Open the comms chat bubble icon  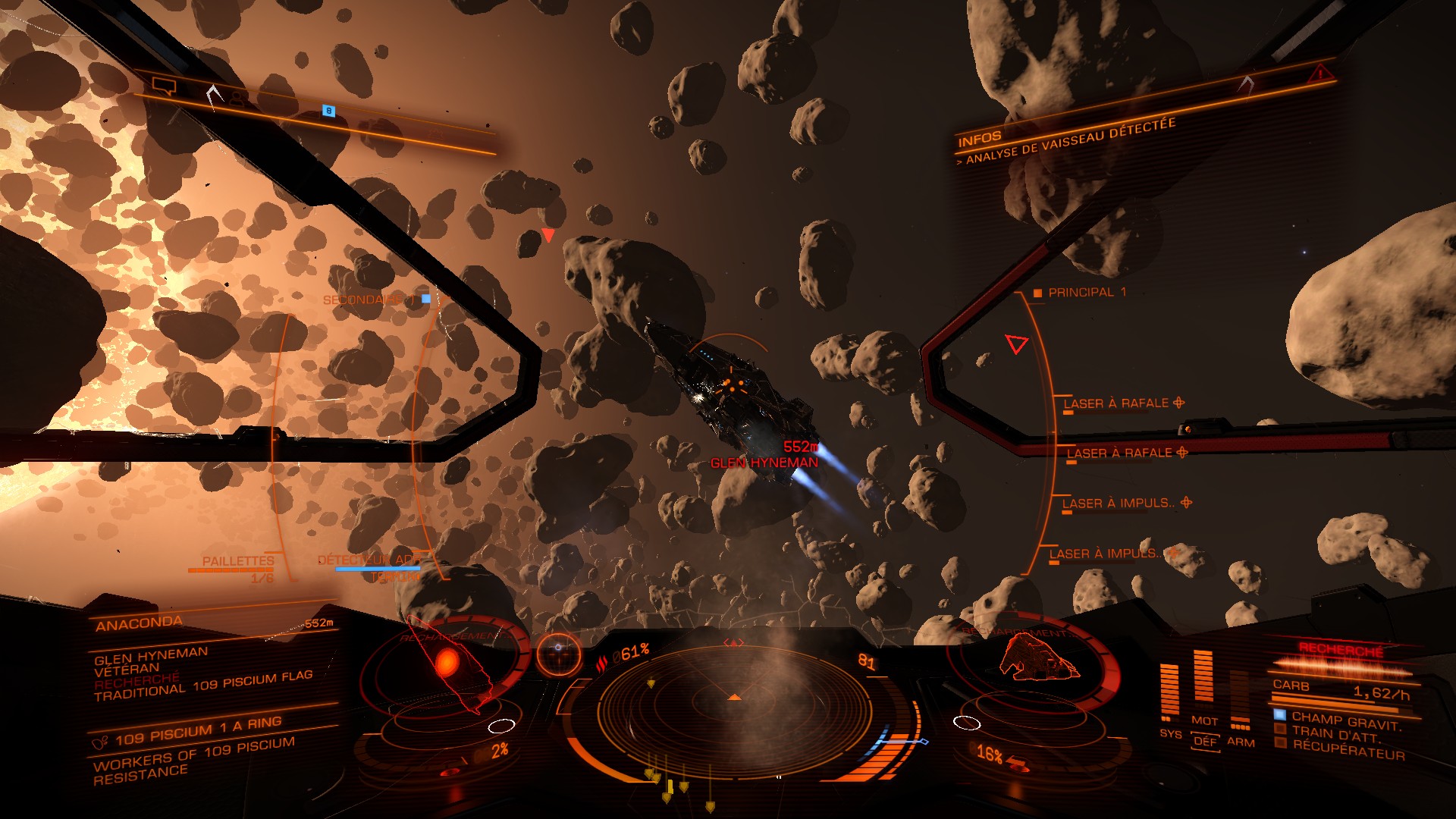pyautogui.click(x=164, y=86)
